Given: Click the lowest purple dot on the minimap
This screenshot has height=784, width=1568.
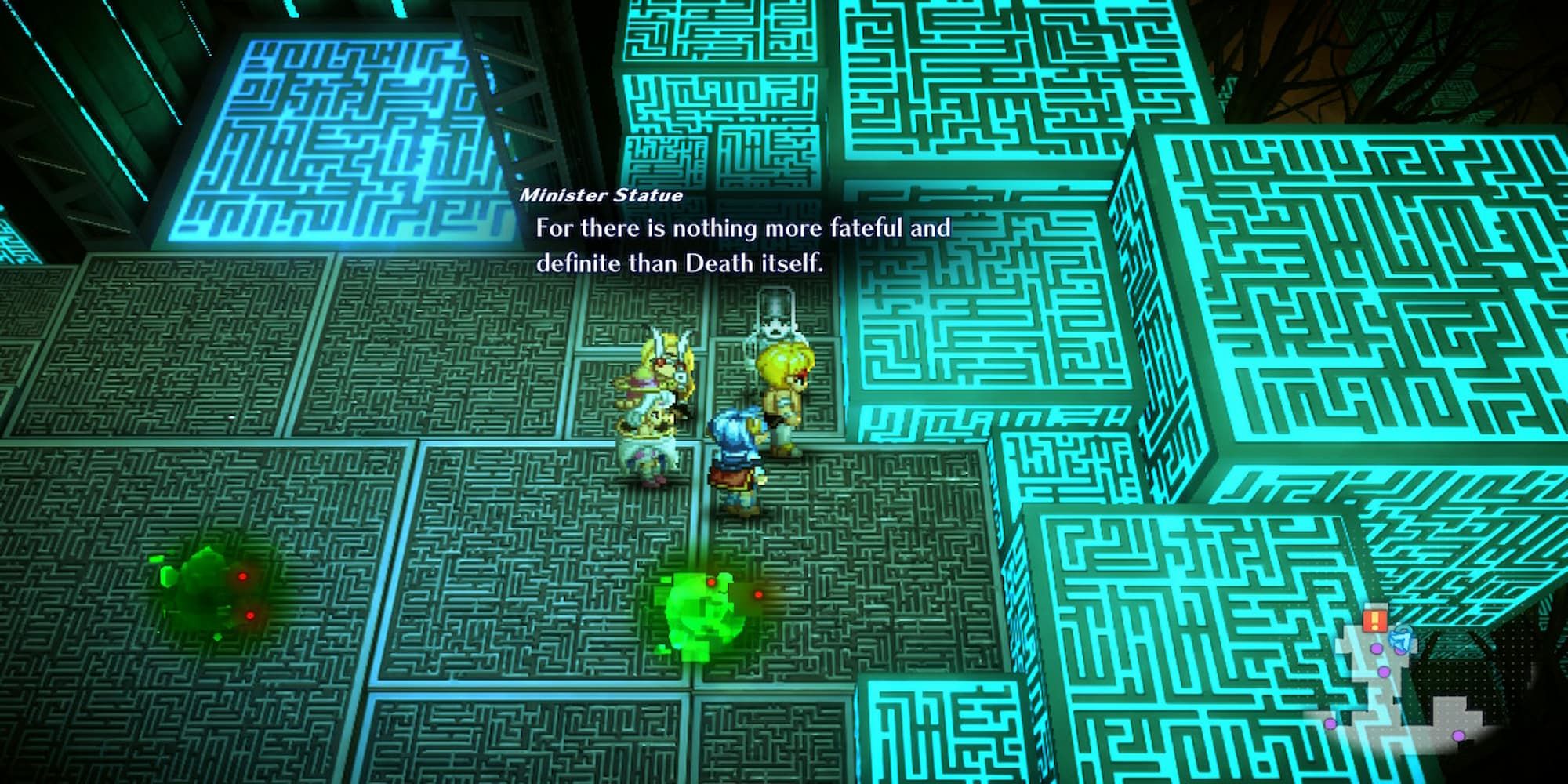Looking at the screenshot, I should (x=1457, y=735).
